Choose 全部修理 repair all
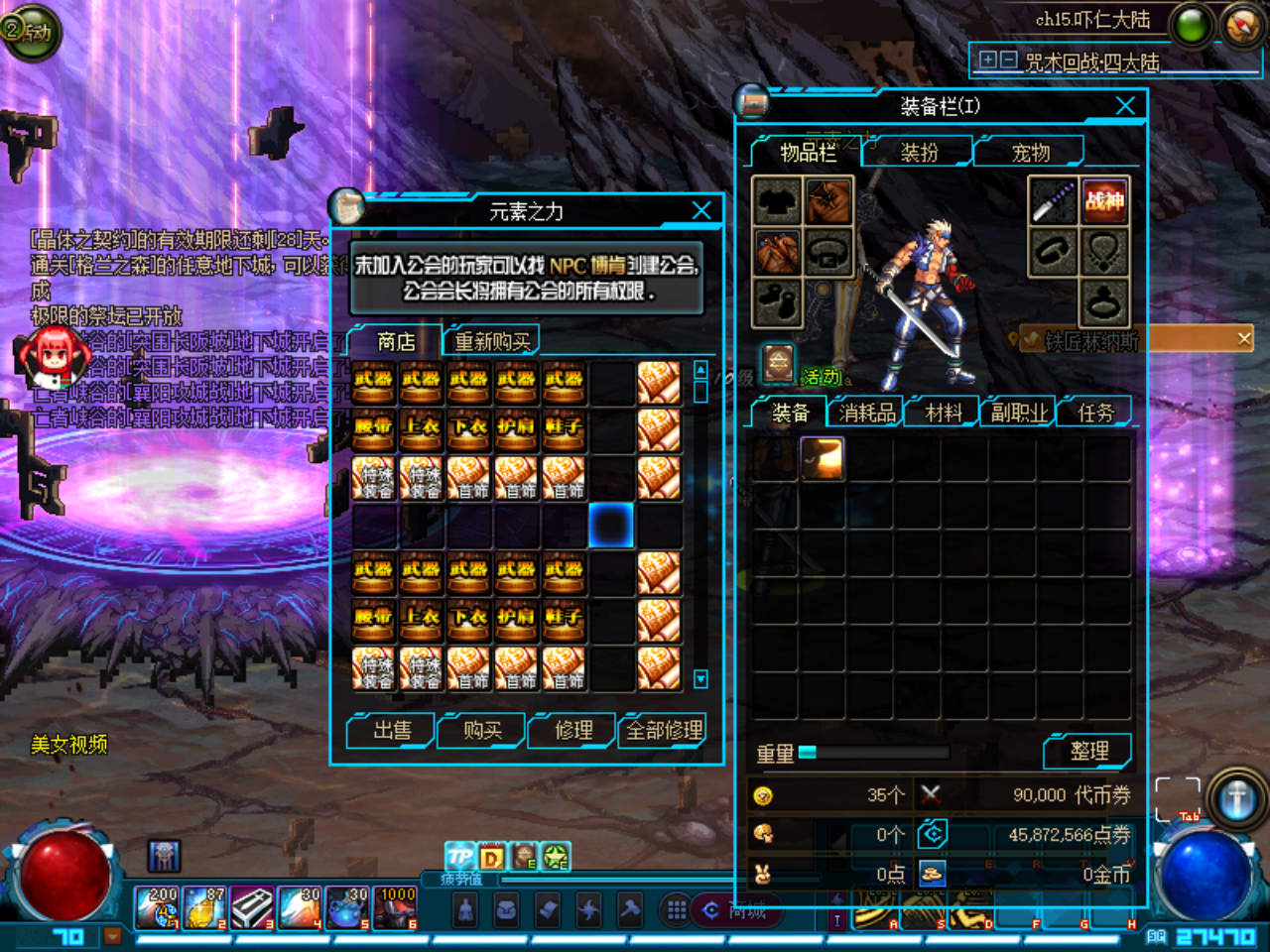This screenshot has height=952, width=1270. [664, 731]
